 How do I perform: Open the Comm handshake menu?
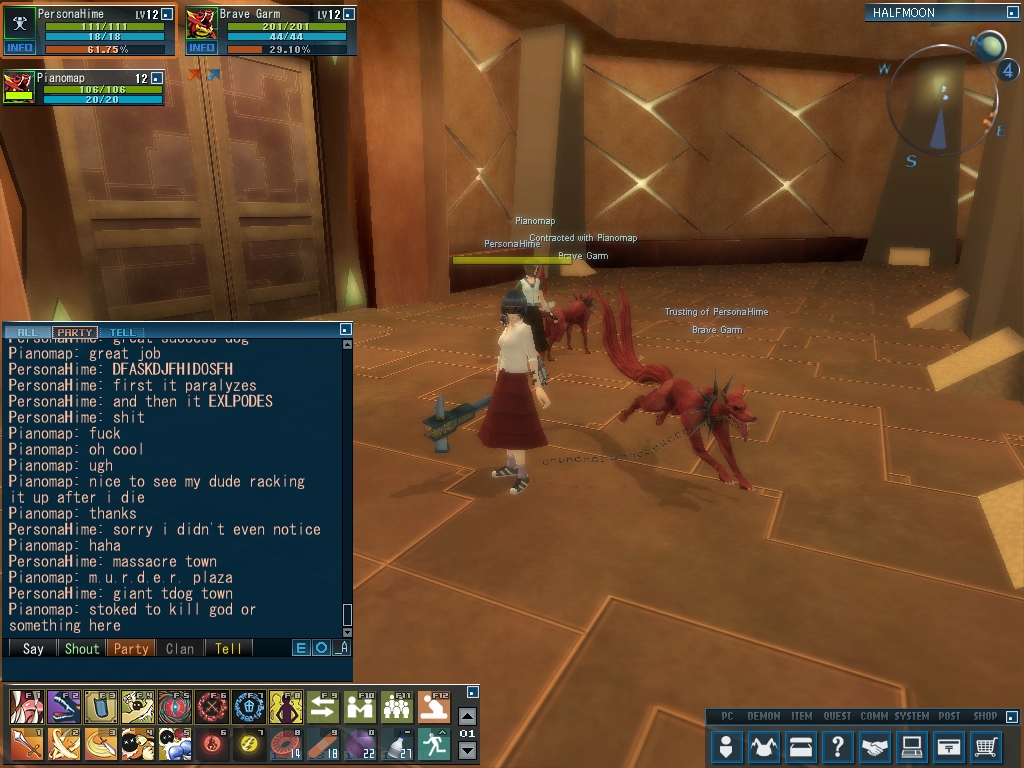click(875, 746)
